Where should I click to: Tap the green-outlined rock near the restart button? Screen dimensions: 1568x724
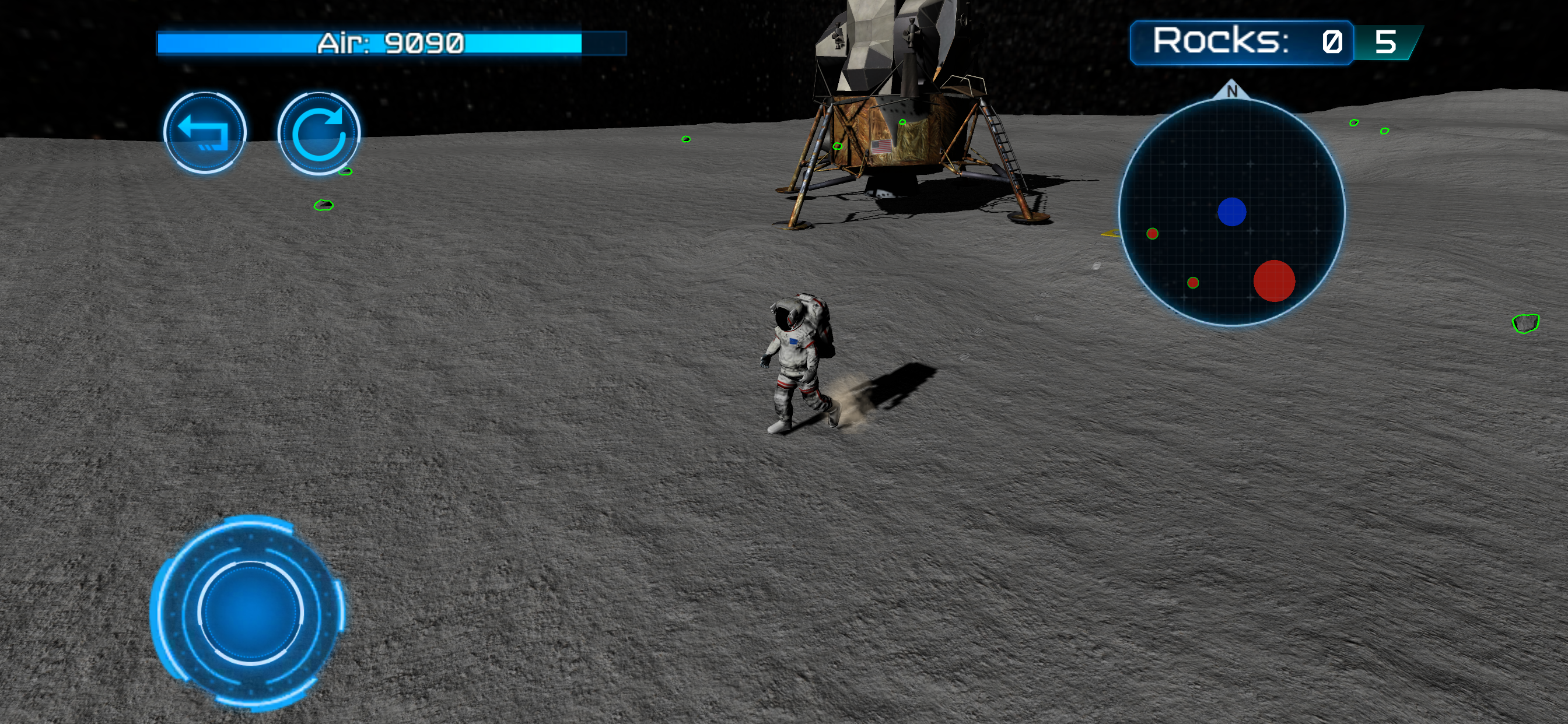tap(348, 171)
